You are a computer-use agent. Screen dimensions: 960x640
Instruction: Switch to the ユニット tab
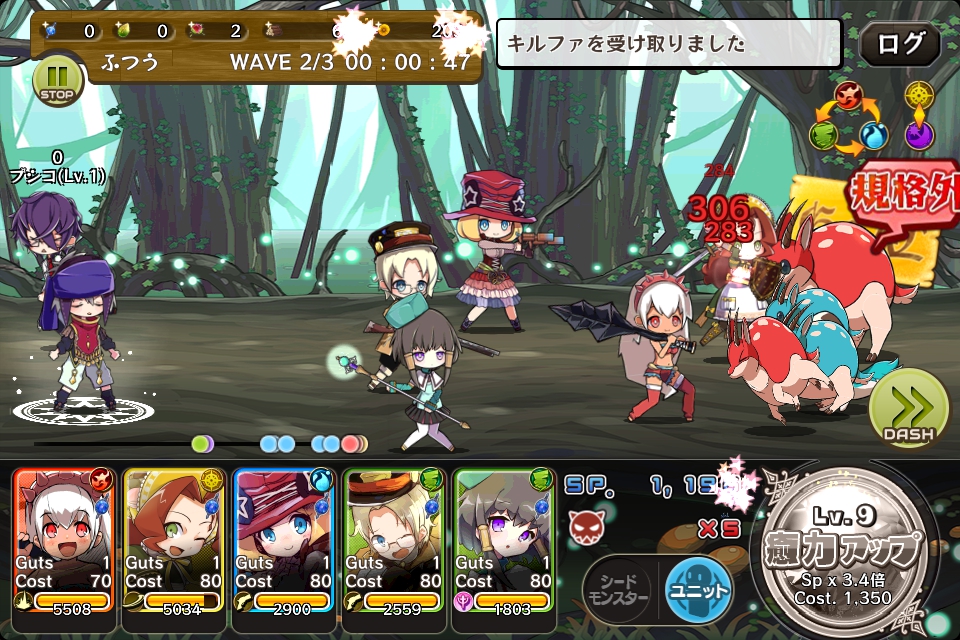[699, 589]
